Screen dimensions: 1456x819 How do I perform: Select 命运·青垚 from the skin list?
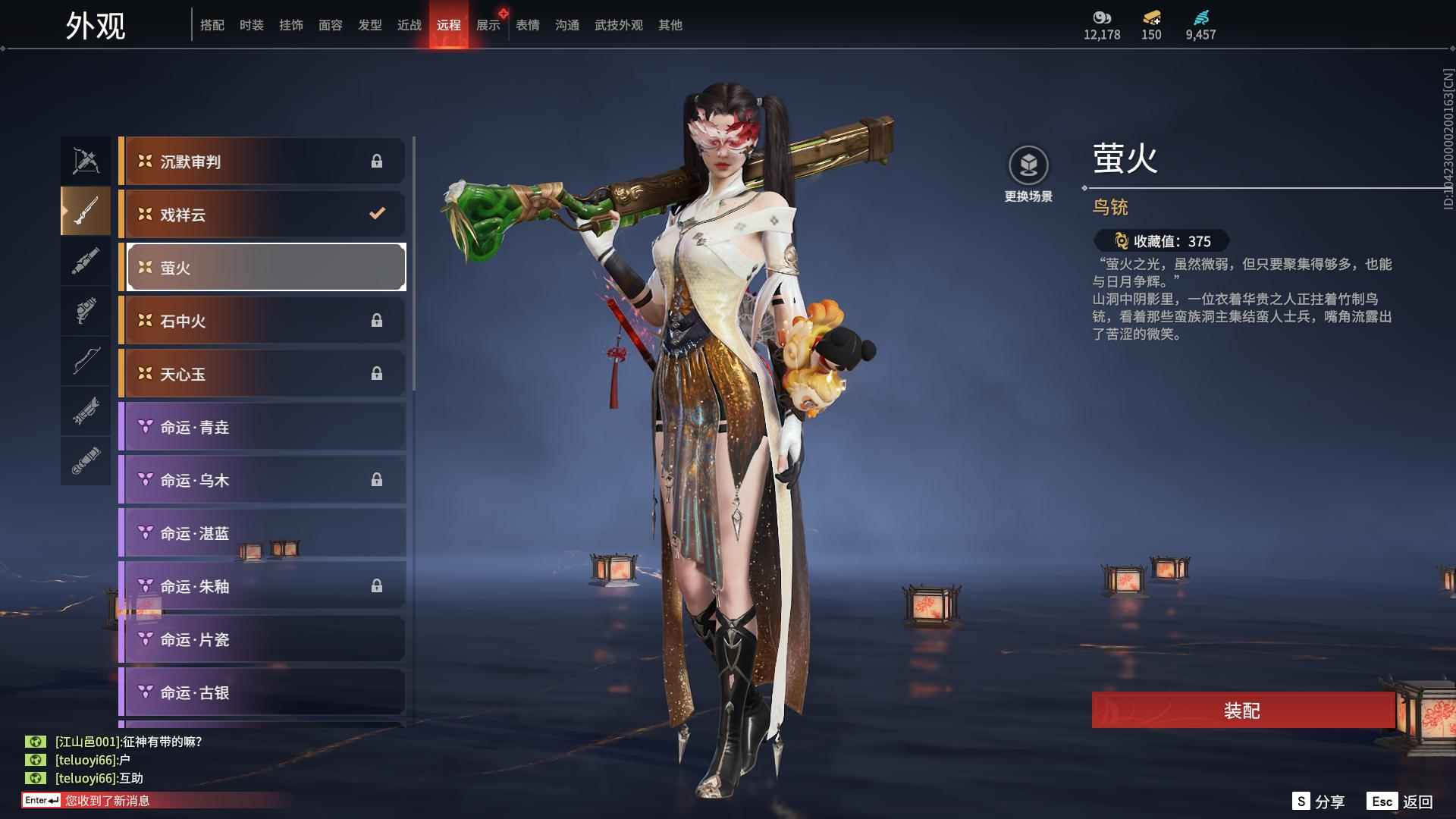[262, 426]
